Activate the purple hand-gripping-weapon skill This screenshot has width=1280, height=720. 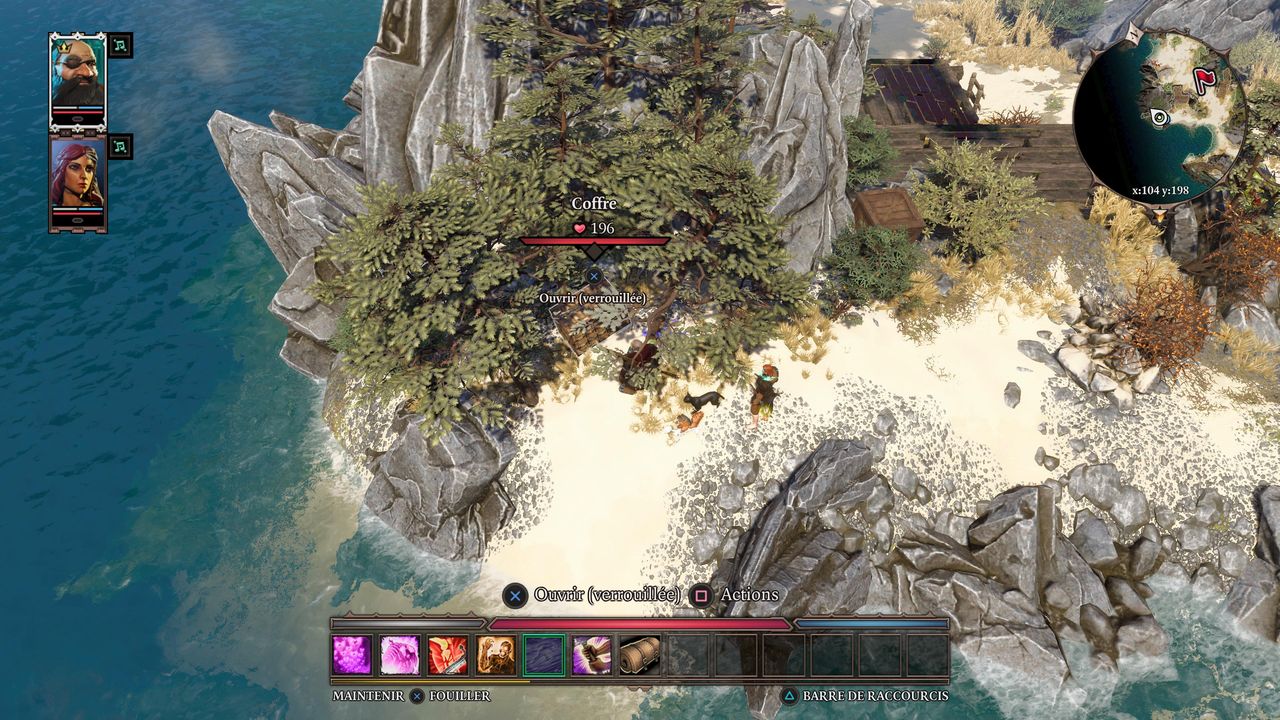coord(592,655)
